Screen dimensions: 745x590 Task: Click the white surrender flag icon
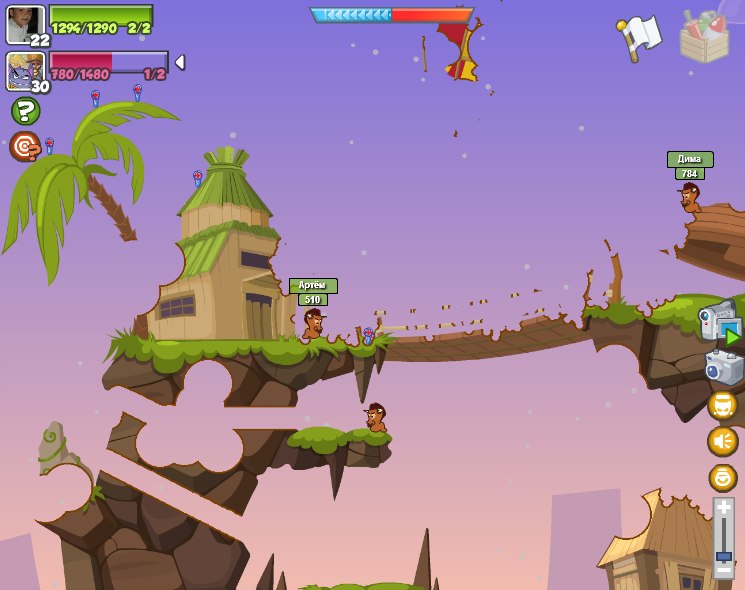[640, 37]
